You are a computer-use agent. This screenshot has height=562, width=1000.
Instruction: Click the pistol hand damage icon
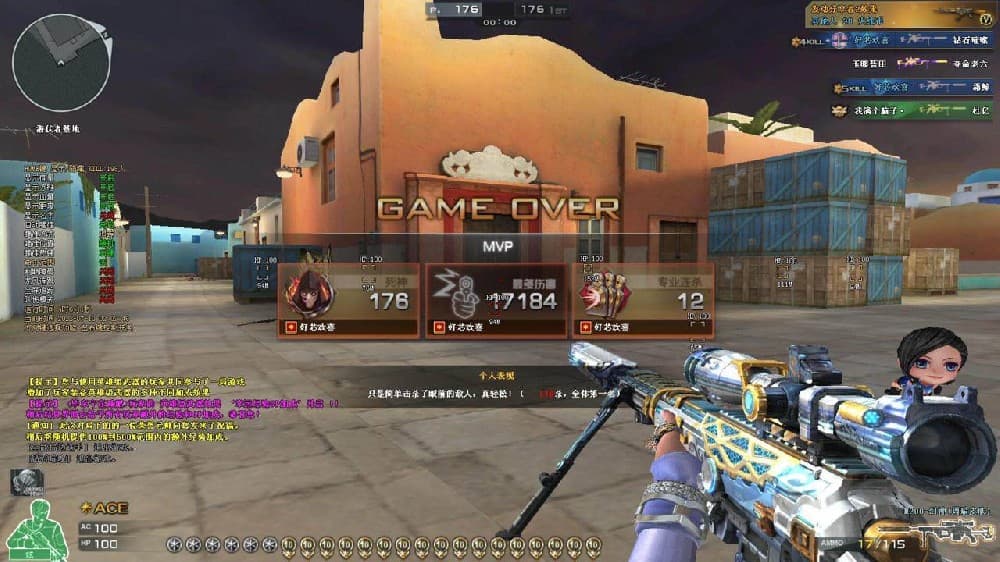point(456,295)
